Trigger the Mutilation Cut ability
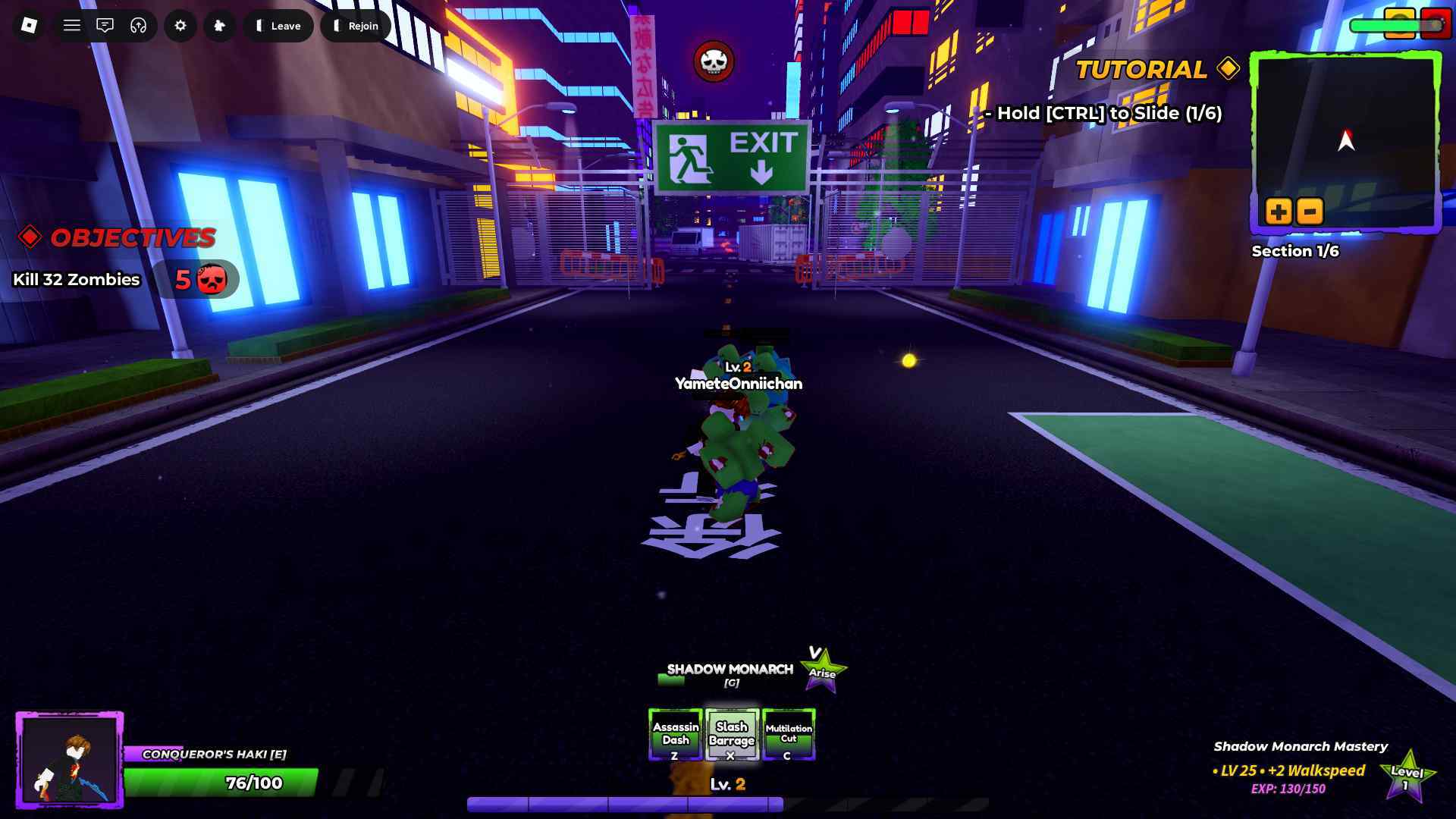1456x819 pixels. pos(789,734)
